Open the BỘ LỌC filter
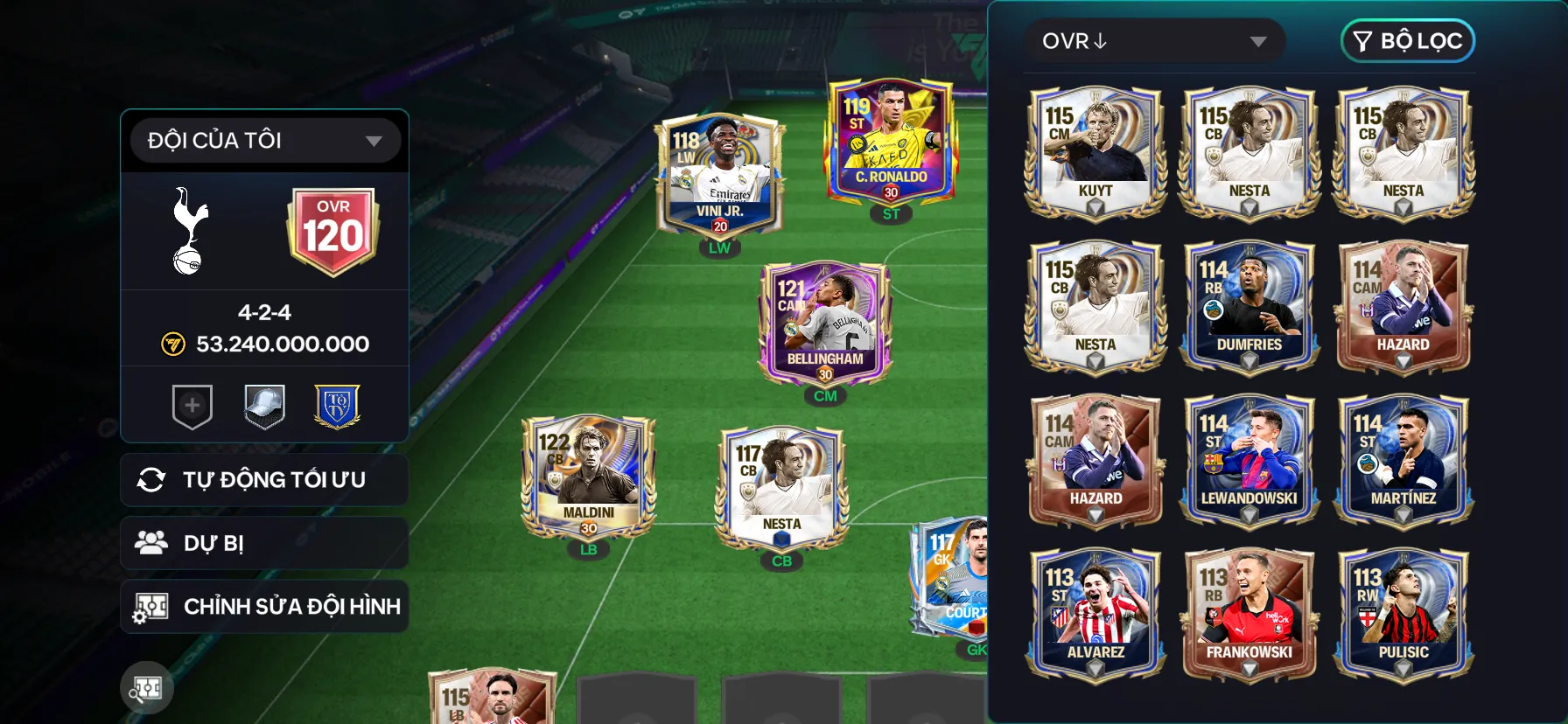 [x=1407, y=41]
